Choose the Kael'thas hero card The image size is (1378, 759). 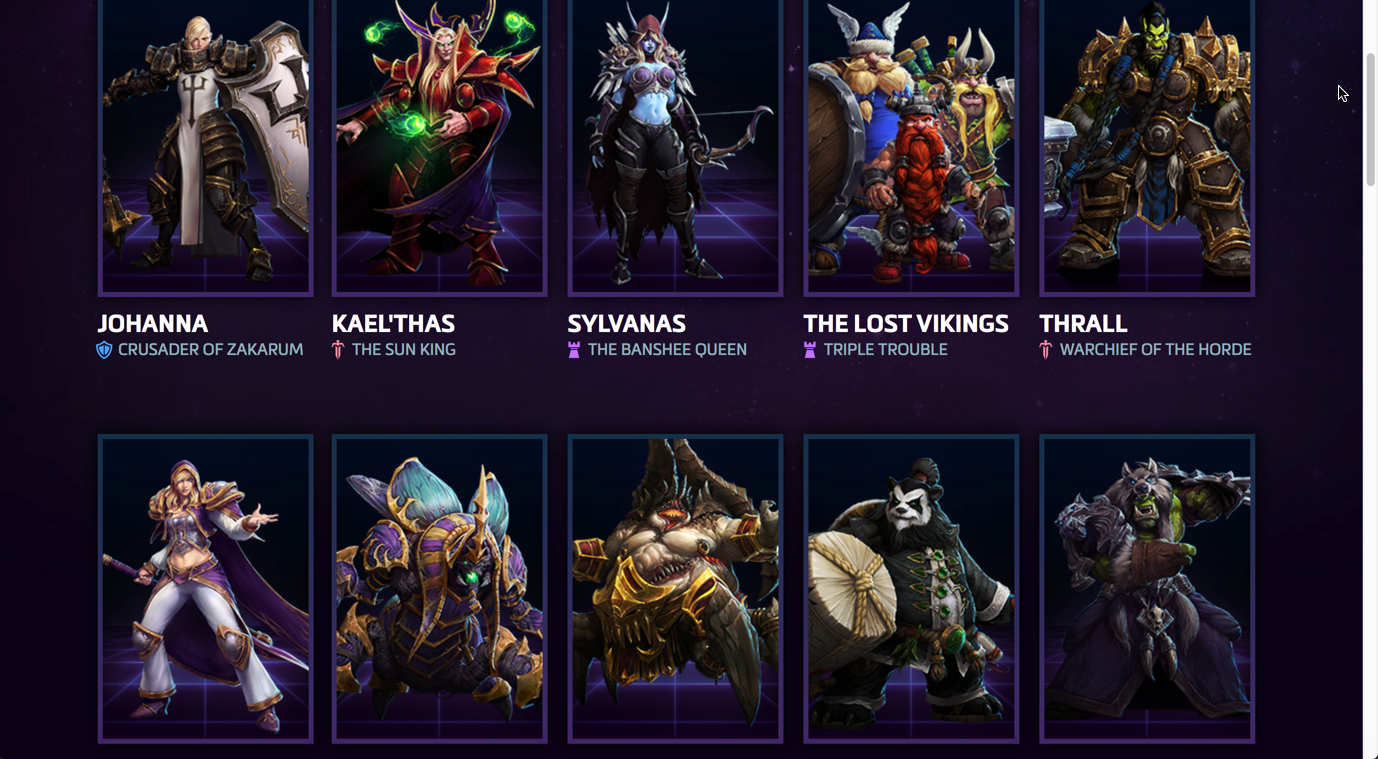440,145
